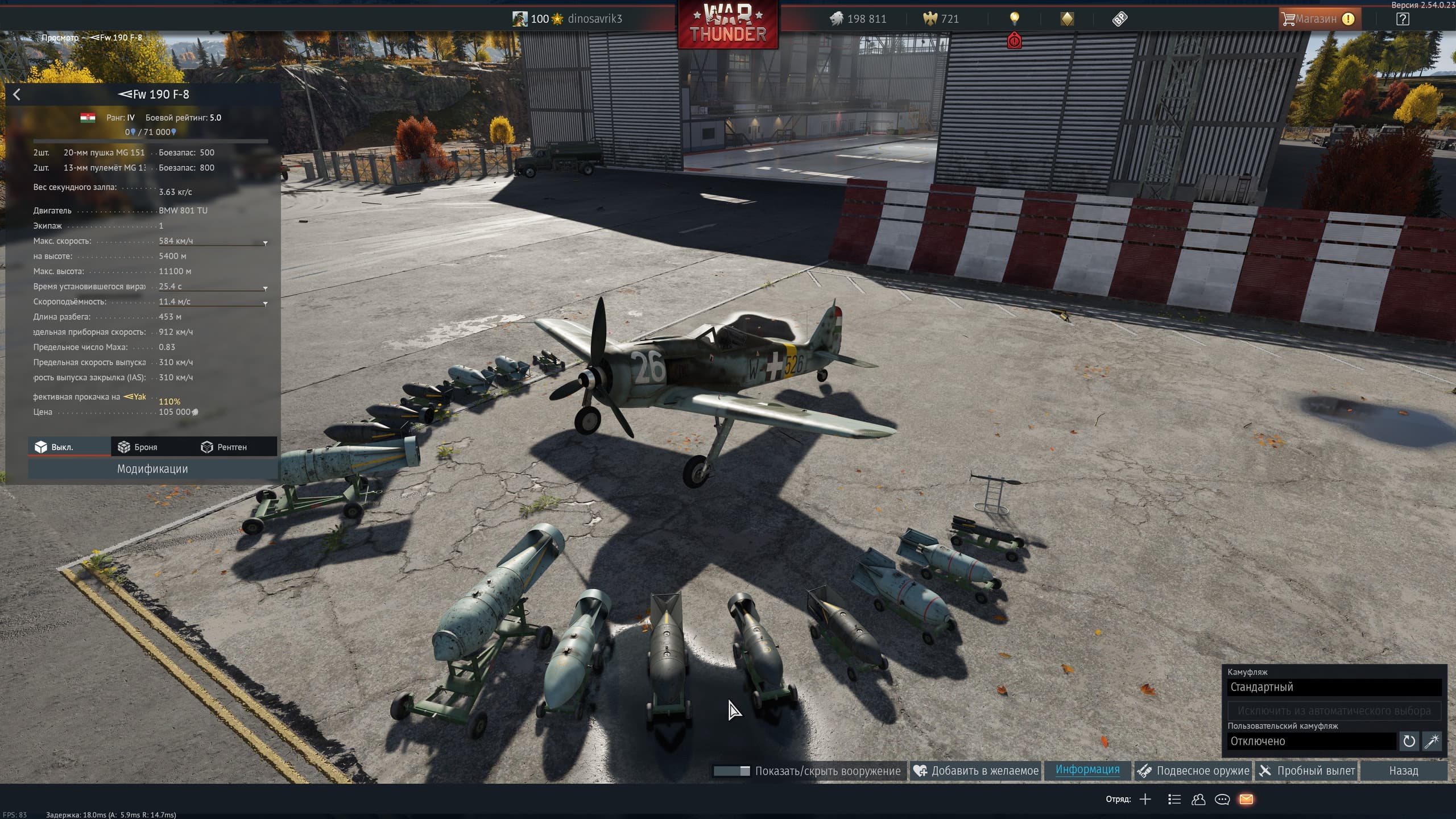Open the chat speech bubble icon
The width and height of the screenshot is (1456, 819).
click(x=1222, y=800)
